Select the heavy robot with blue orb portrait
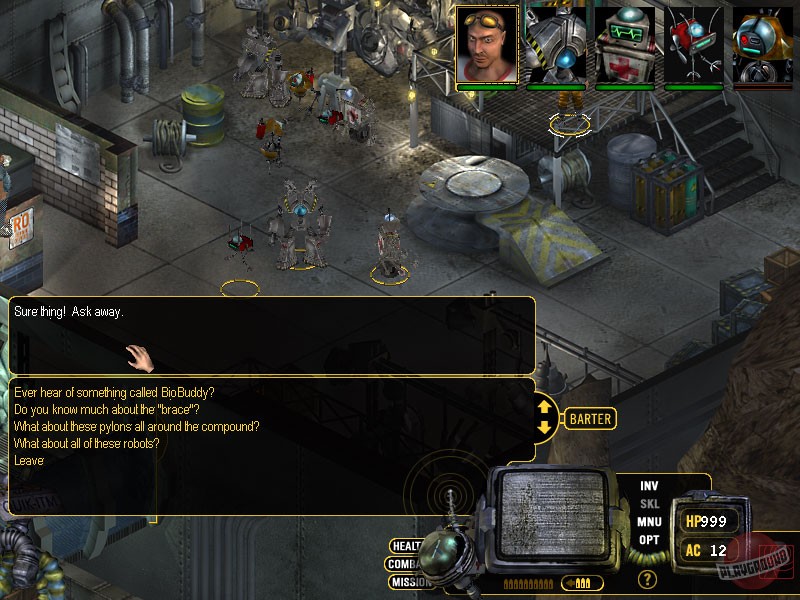Image resolution: width=800 pixels, height=600 pixels. coord(556,44)
